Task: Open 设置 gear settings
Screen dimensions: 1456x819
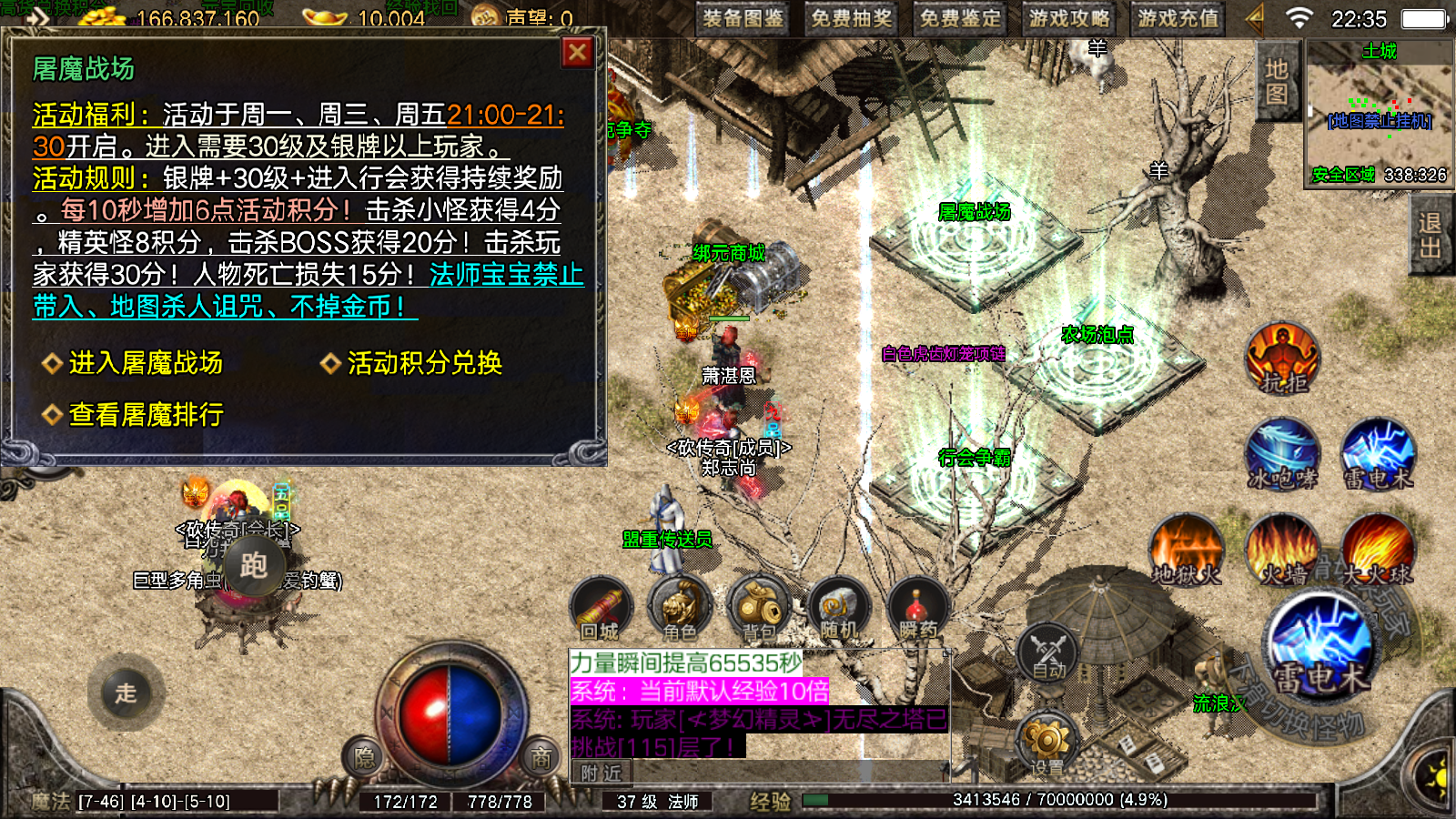Action: (x=1046, y=742)
